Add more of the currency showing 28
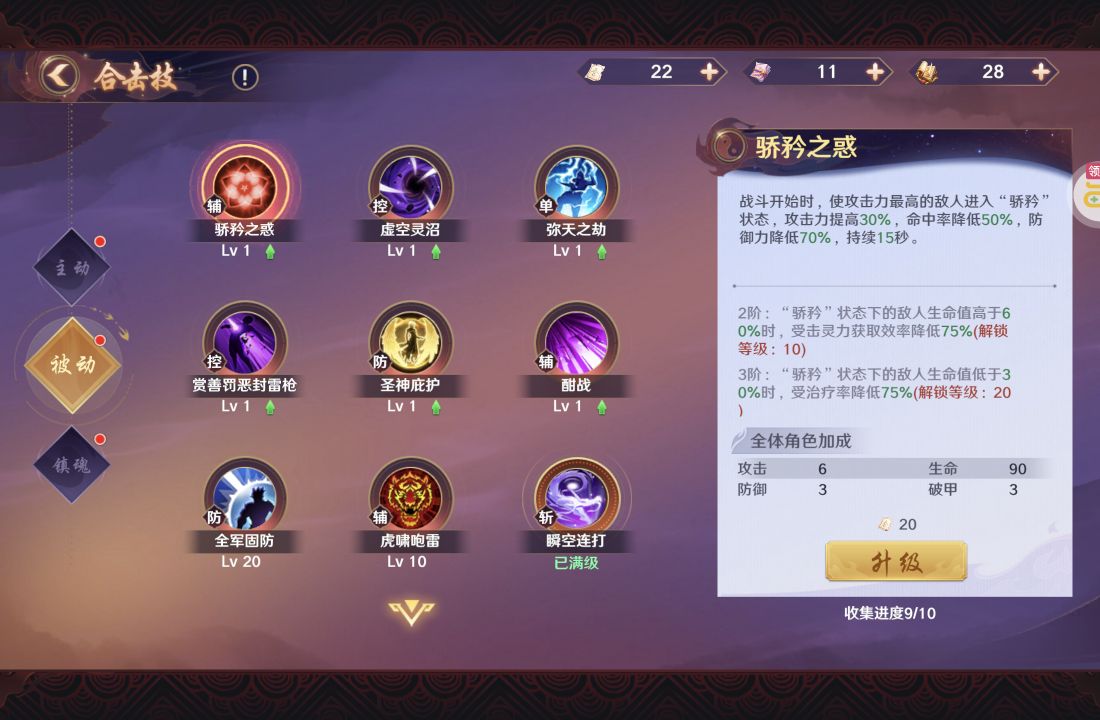 click(x=1041, y=72)
